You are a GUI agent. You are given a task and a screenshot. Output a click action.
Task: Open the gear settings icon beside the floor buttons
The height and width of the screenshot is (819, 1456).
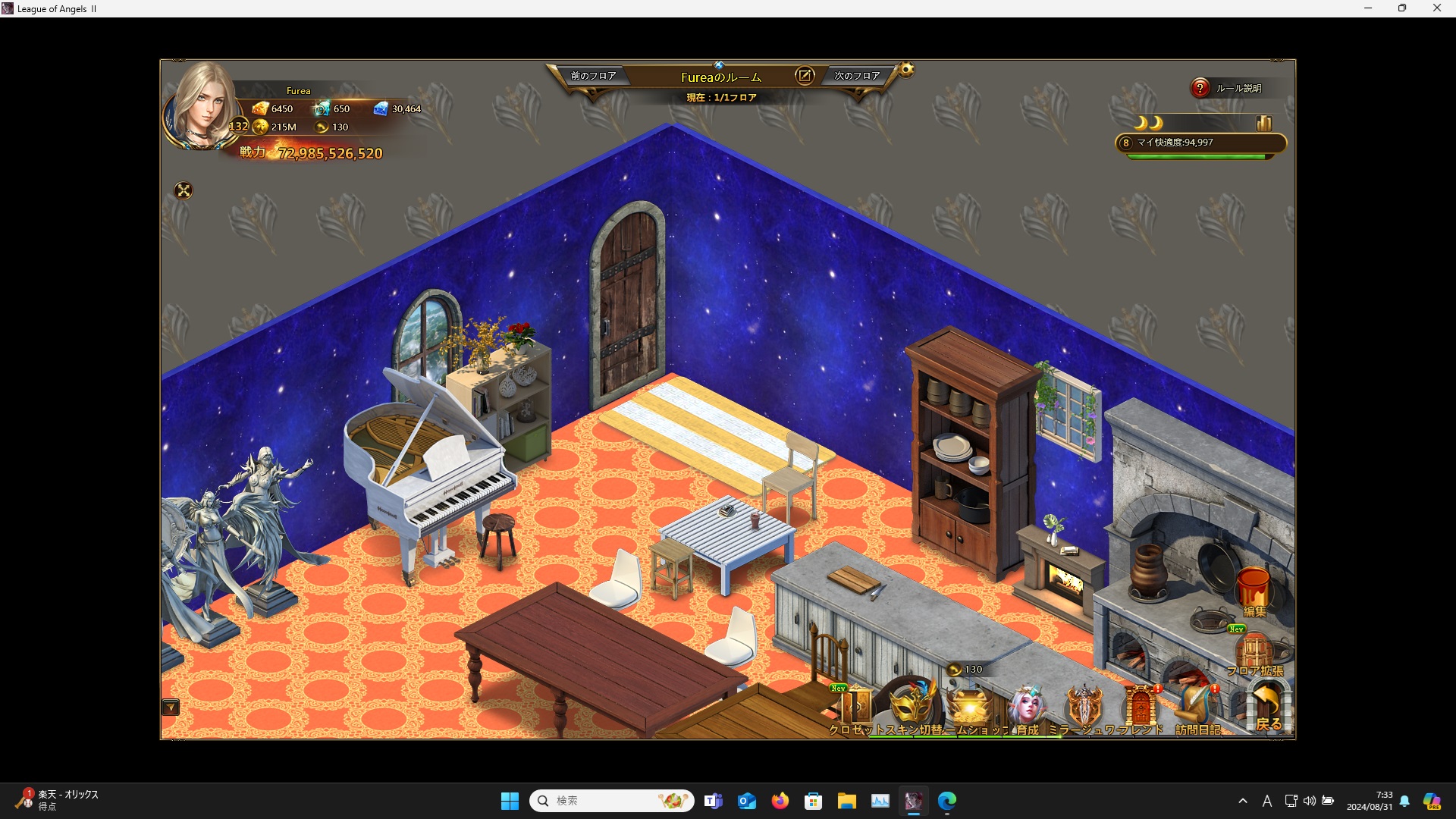click(x=906, y=71)
